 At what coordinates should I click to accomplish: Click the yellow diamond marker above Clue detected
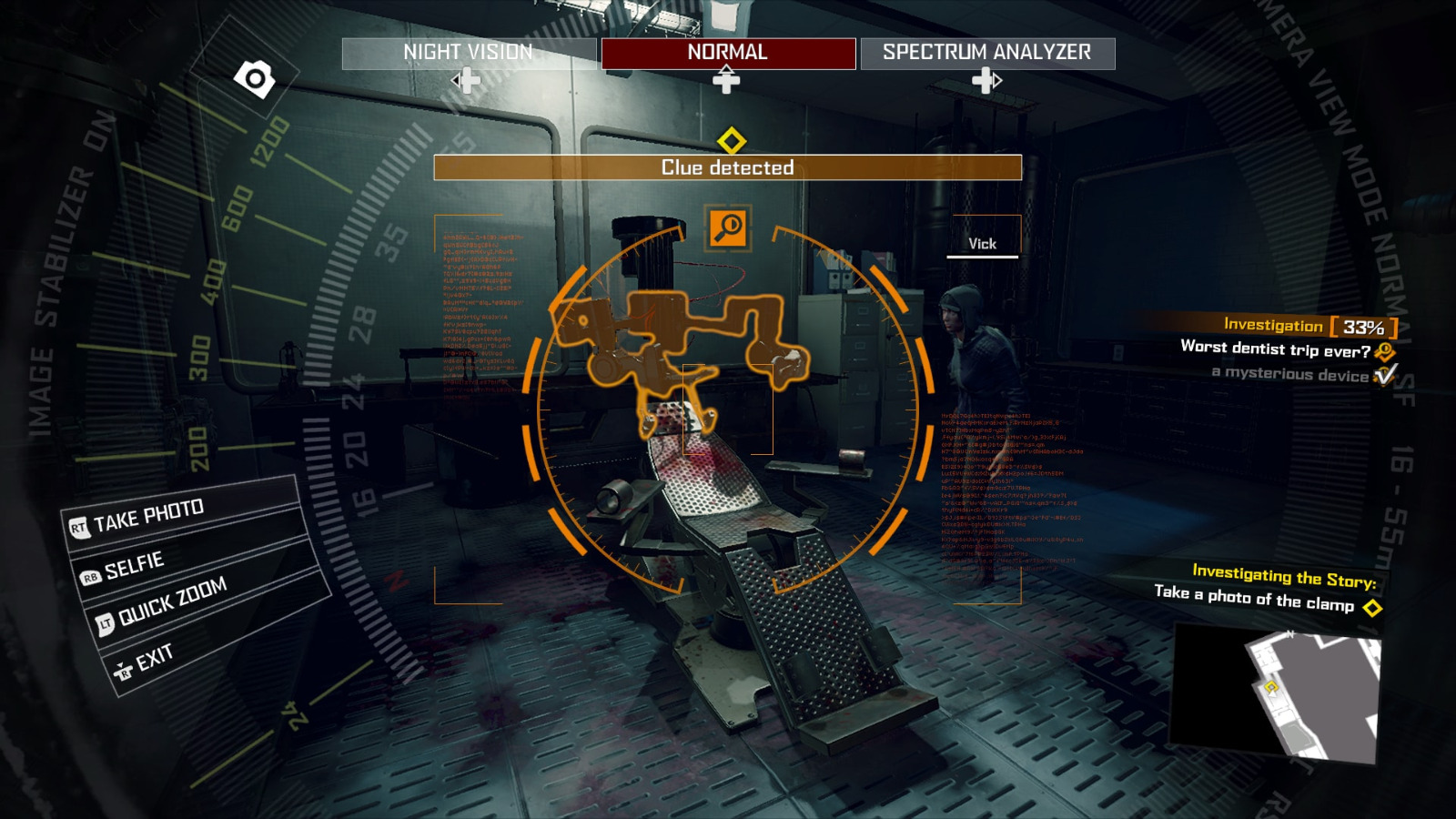tap(733, 141)
